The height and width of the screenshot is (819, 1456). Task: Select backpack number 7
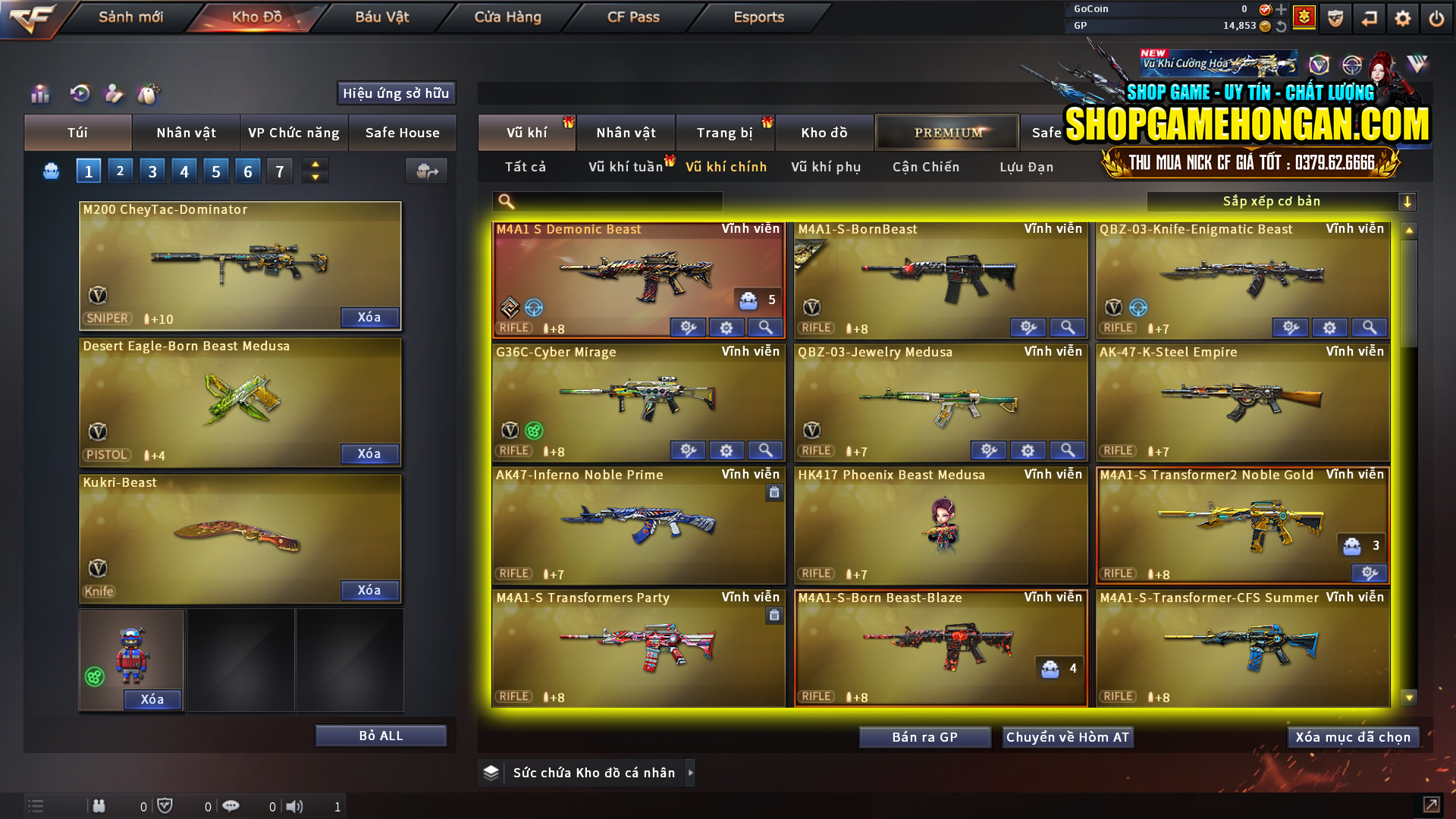(x=279, y=170)
